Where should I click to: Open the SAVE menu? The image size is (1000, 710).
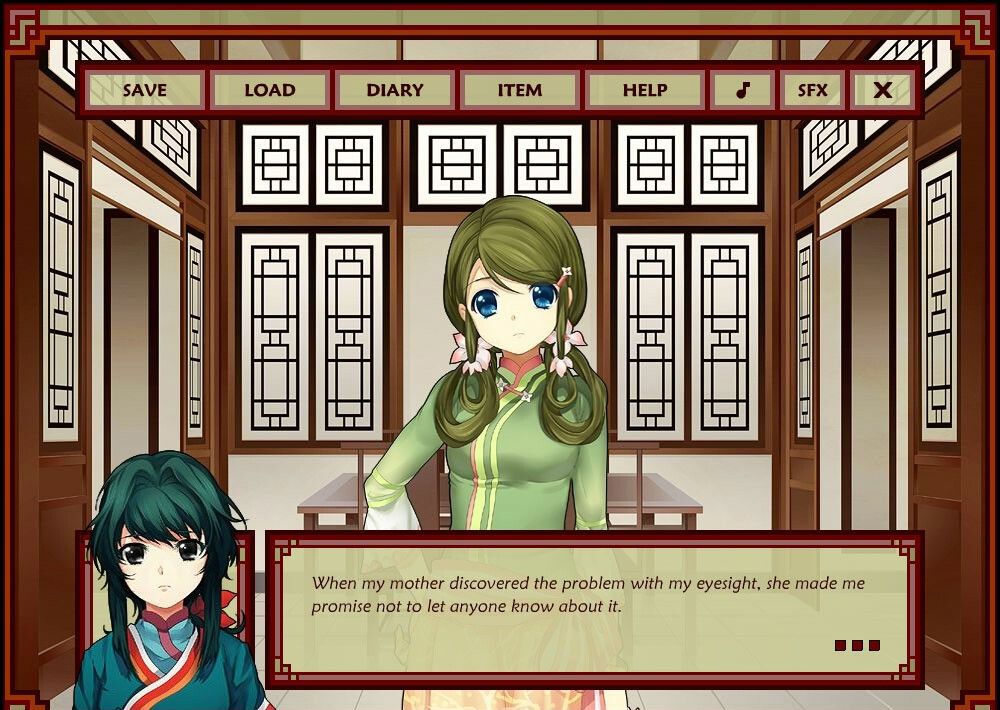click(145, 90)
